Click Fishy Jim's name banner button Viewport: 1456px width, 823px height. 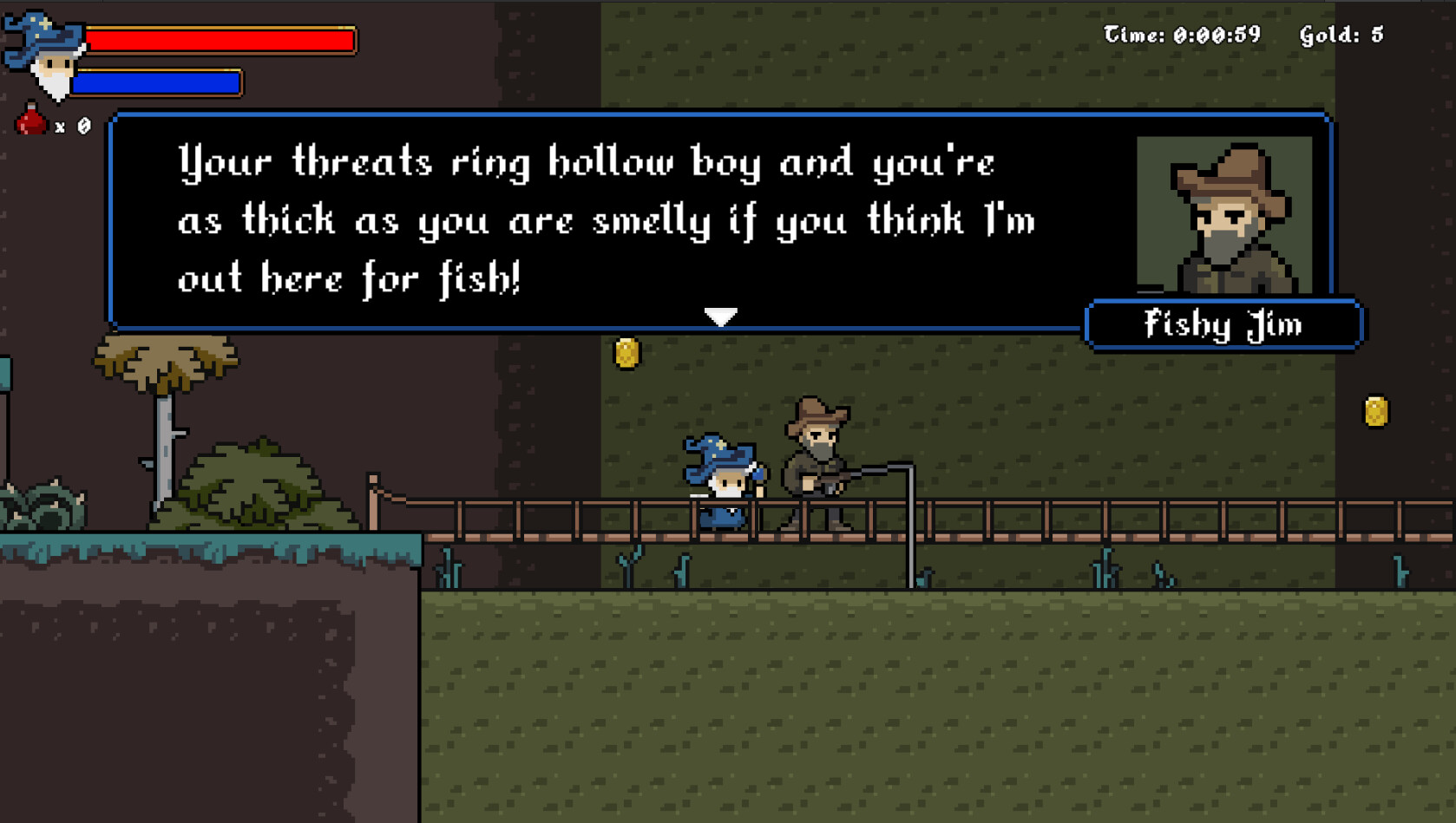coord(1222,324)
